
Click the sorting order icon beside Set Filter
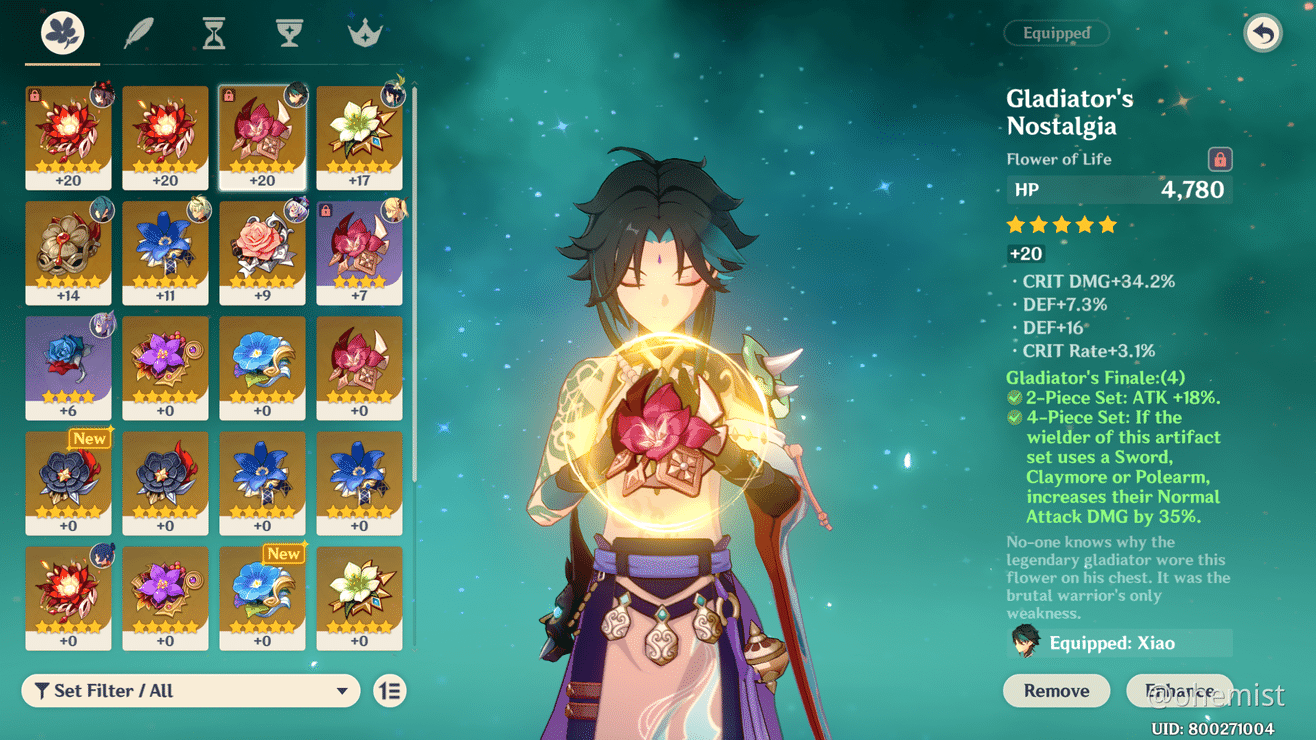click(390, 690)
